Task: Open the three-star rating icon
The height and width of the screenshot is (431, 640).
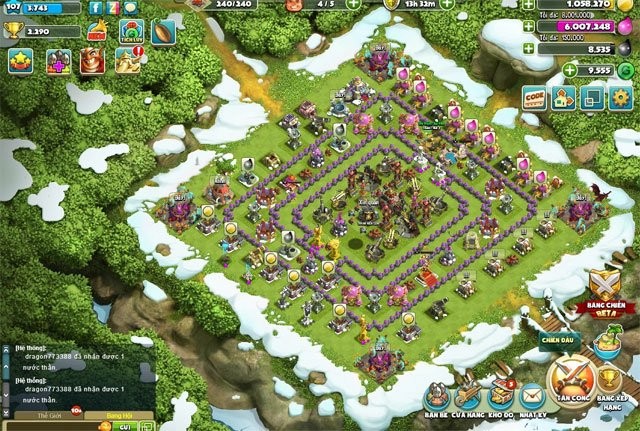Action: (x=20, y=60)
